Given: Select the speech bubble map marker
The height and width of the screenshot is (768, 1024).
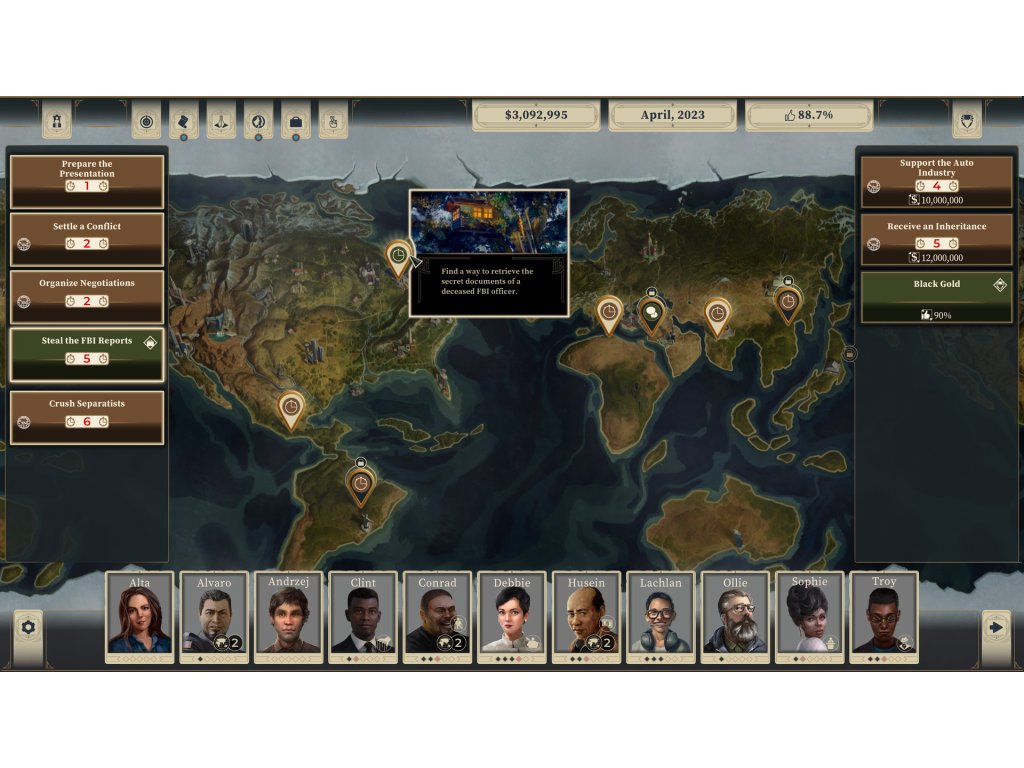Looking at the screenshot, I should tap(652, 313).
